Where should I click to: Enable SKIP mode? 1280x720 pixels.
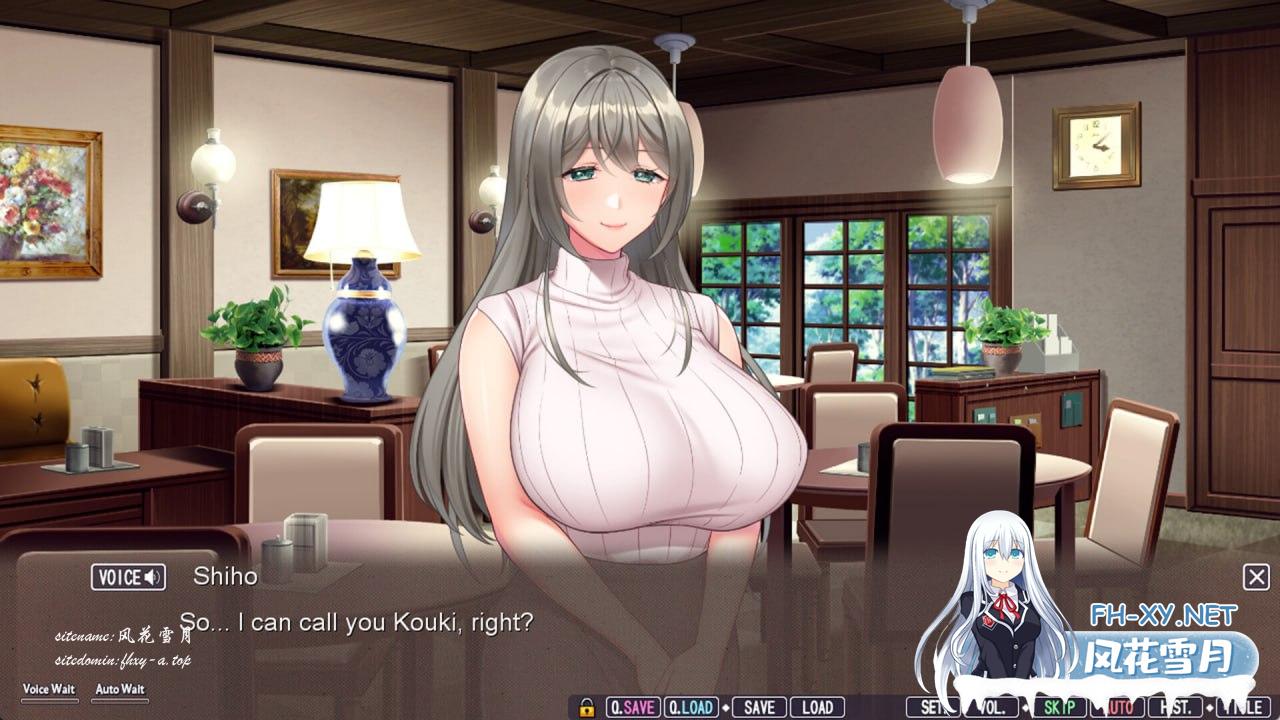point(1062,705)
